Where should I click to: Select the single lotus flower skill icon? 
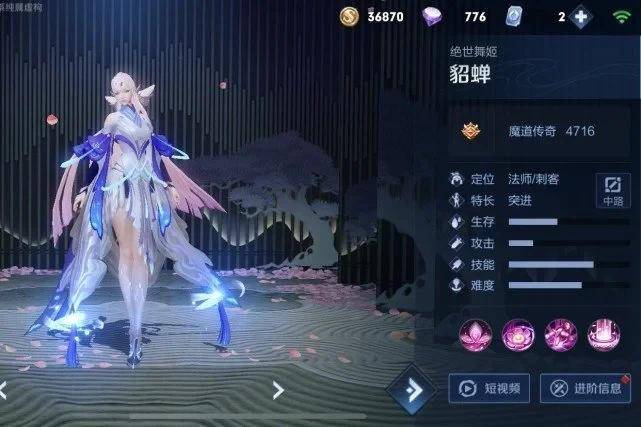(475, 334)
